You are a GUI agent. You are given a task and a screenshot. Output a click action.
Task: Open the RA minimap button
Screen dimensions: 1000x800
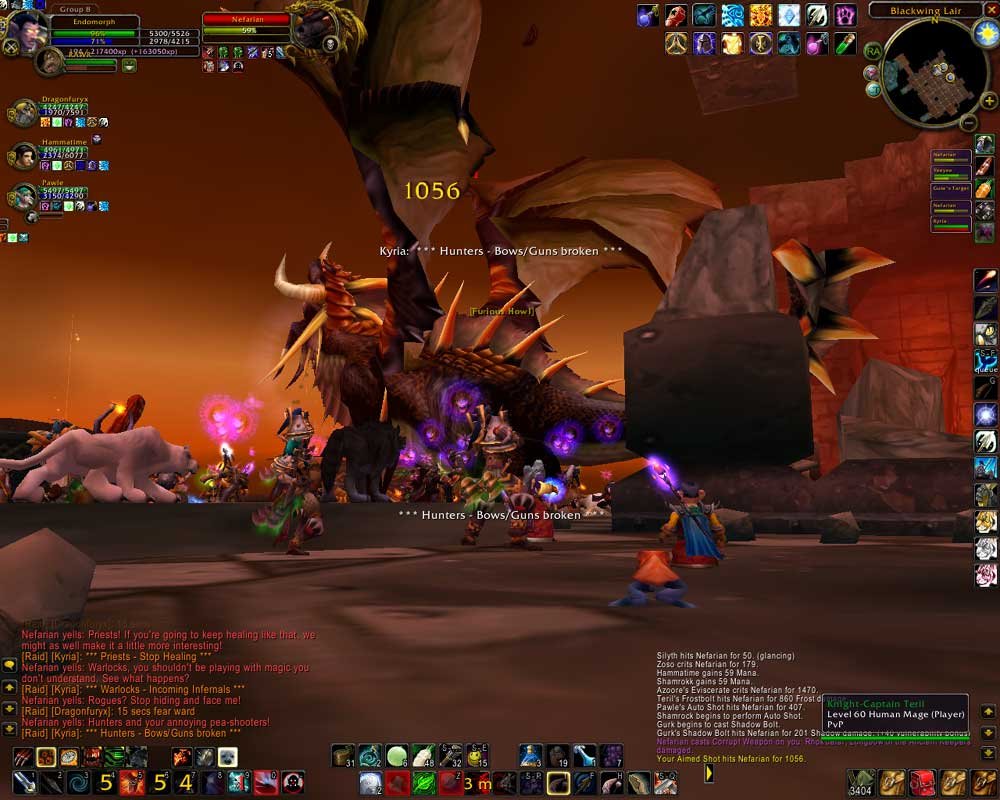pos(873,50)
